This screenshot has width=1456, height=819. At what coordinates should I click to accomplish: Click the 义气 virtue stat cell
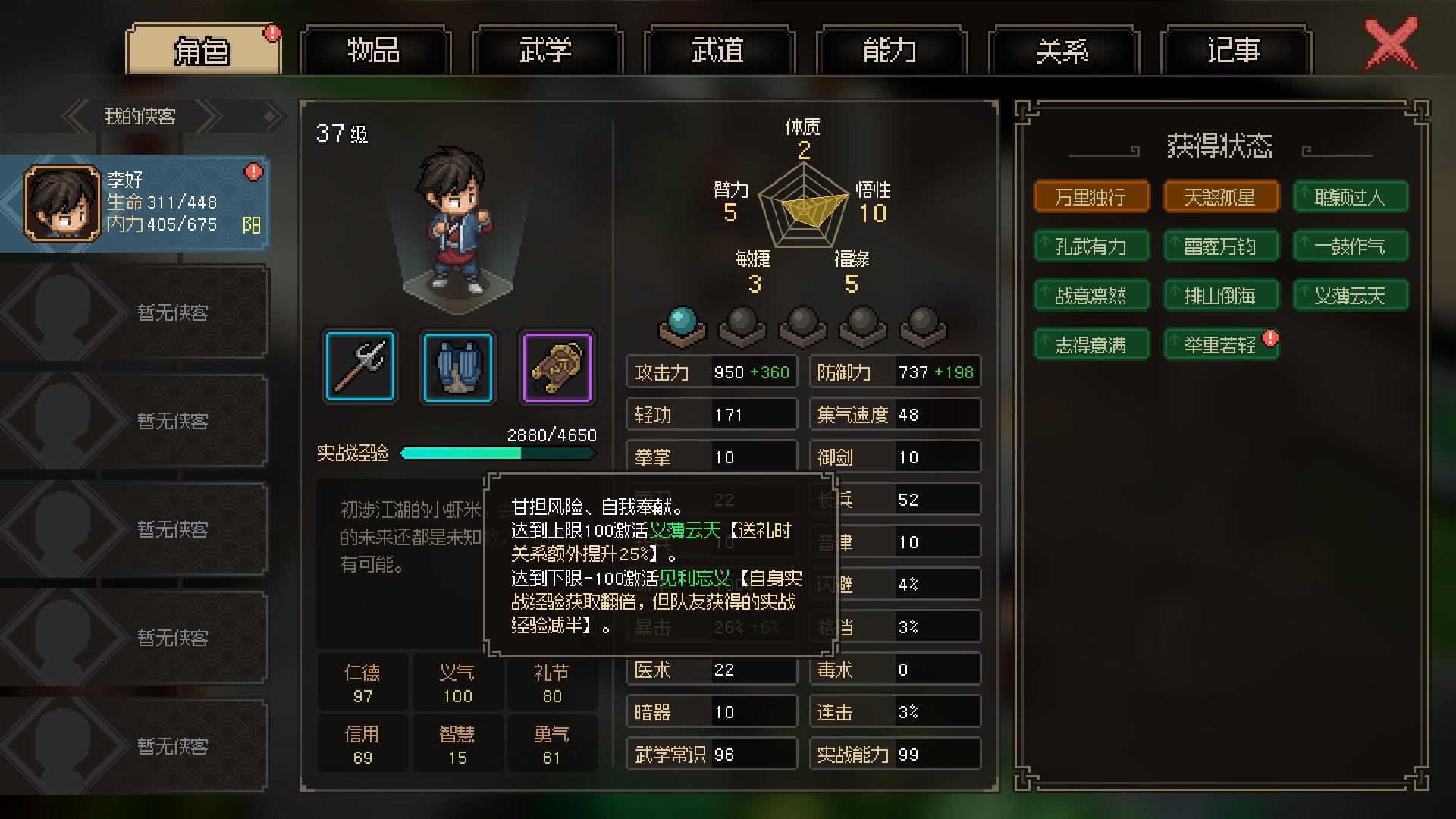(x=457, y=684)
